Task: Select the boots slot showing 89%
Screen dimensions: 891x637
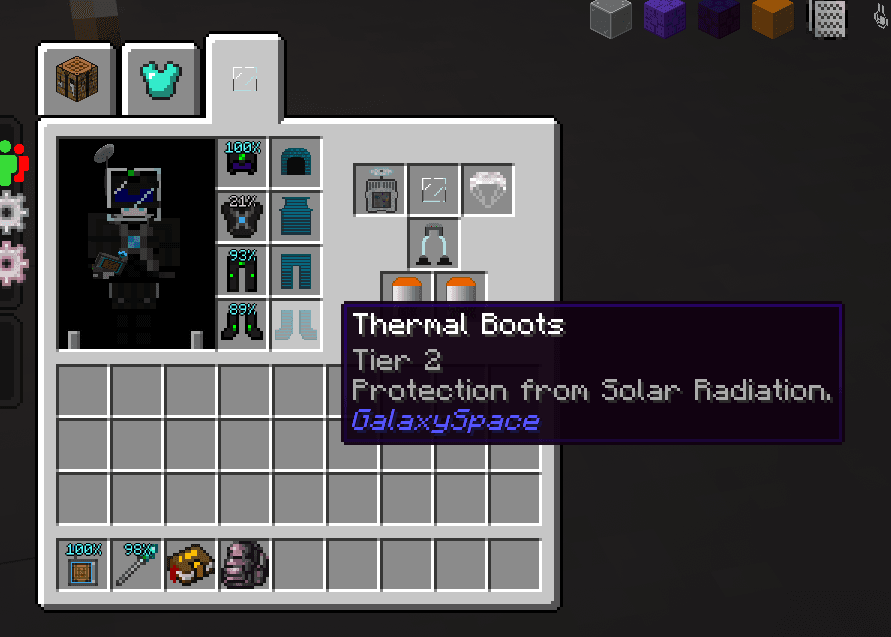Action: [x=243, y=325]
